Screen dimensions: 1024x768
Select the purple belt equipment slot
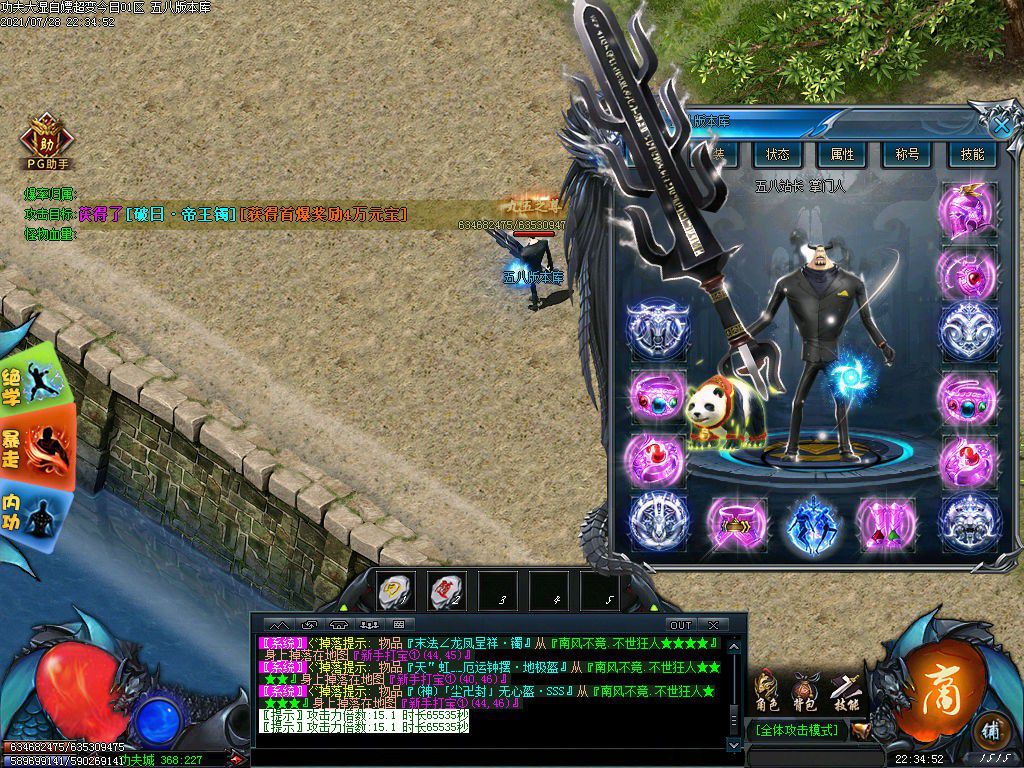click(737, 524)
